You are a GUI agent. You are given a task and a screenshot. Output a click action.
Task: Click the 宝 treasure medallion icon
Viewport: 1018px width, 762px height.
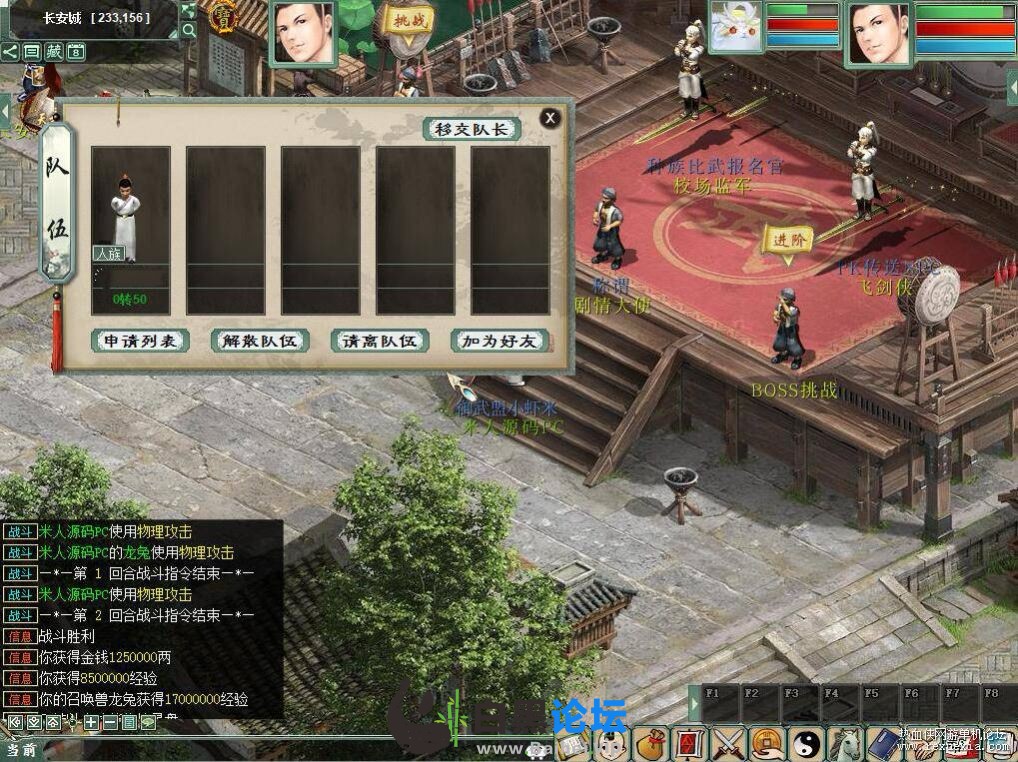(222, 17)
